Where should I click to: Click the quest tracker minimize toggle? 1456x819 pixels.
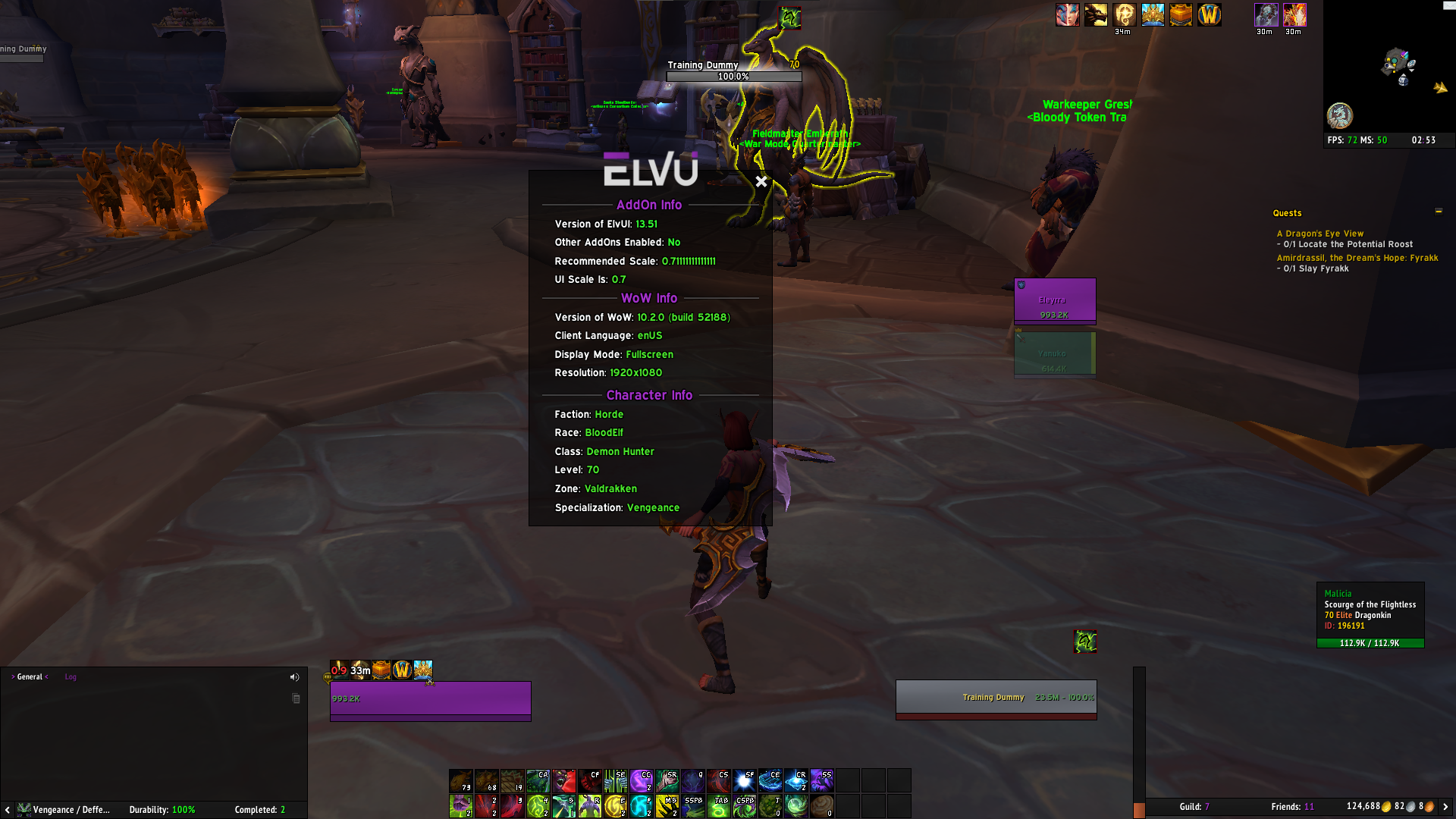tap(1439, 212)
